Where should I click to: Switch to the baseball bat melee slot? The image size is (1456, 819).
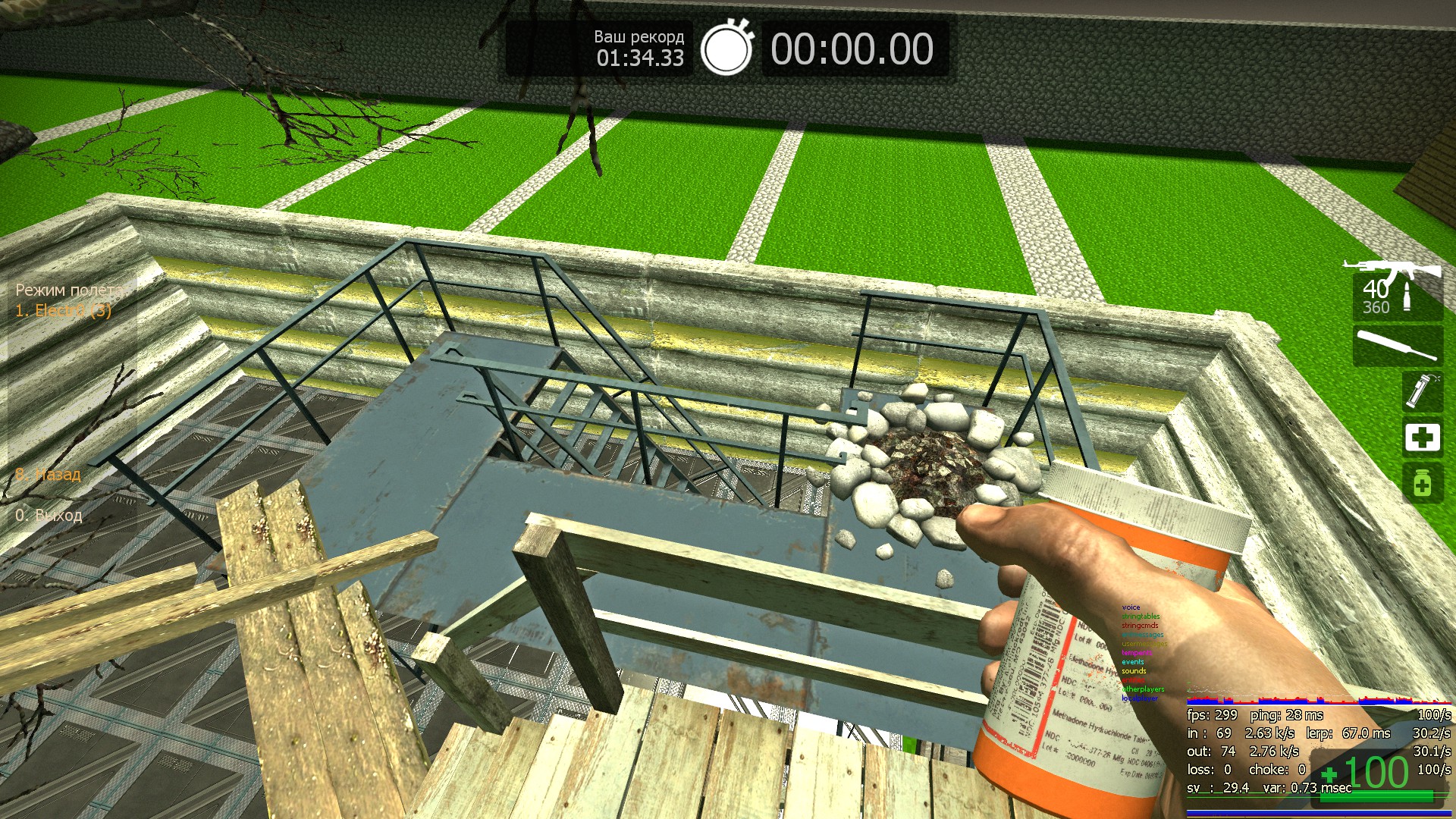(1397, 345)
